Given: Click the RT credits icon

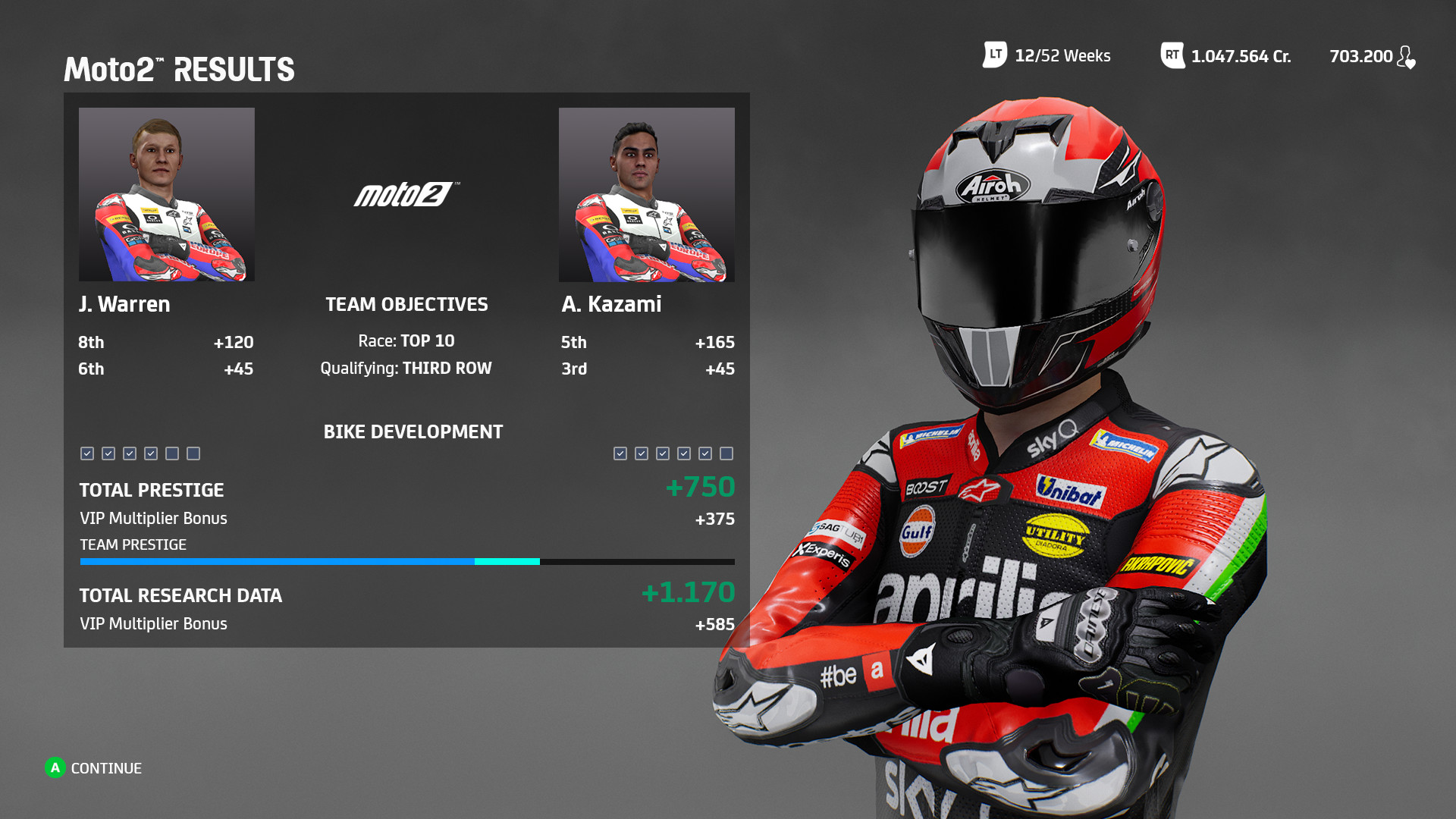Looking at the screenshot, I should (1171, 55).
